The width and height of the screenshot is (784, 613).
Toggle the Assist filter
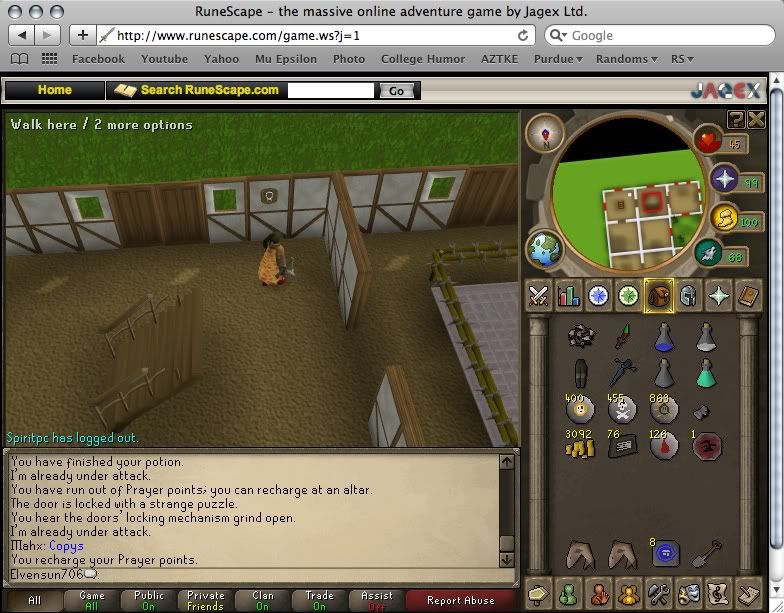tap(376, 600)
